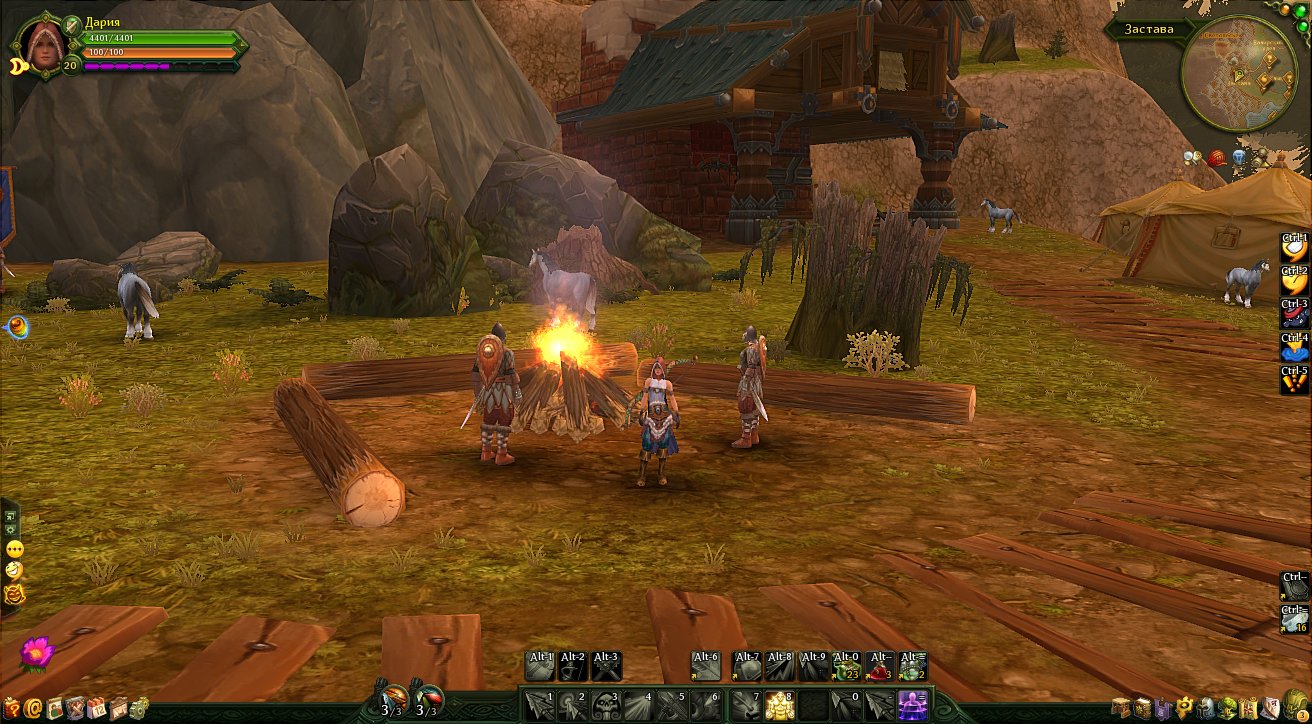Click the Застава location label
The image size is (1312, 724).
pyautogui.click(x=1149, y=29)
